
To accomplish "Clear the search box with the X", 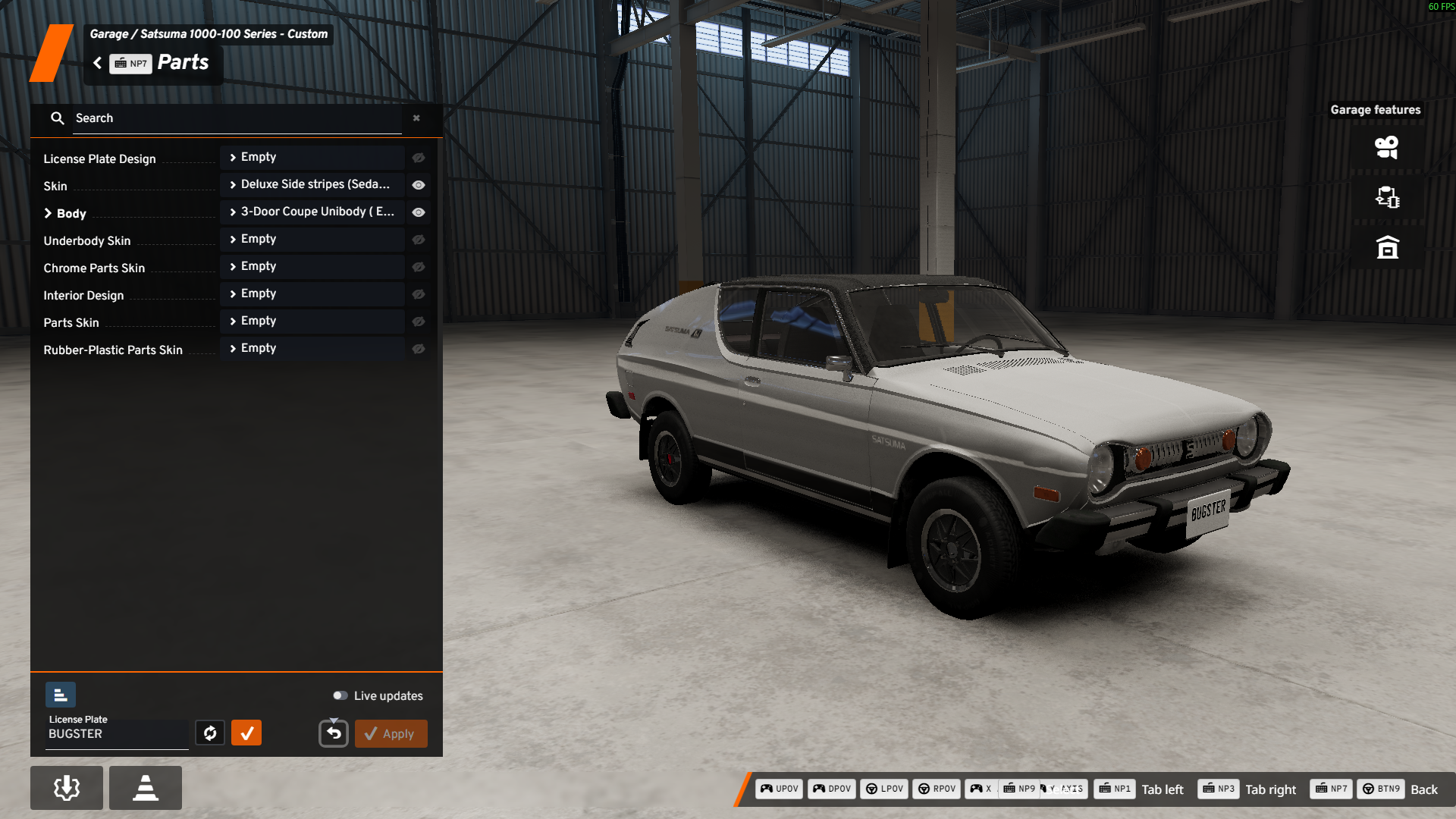I will point(416,118).
